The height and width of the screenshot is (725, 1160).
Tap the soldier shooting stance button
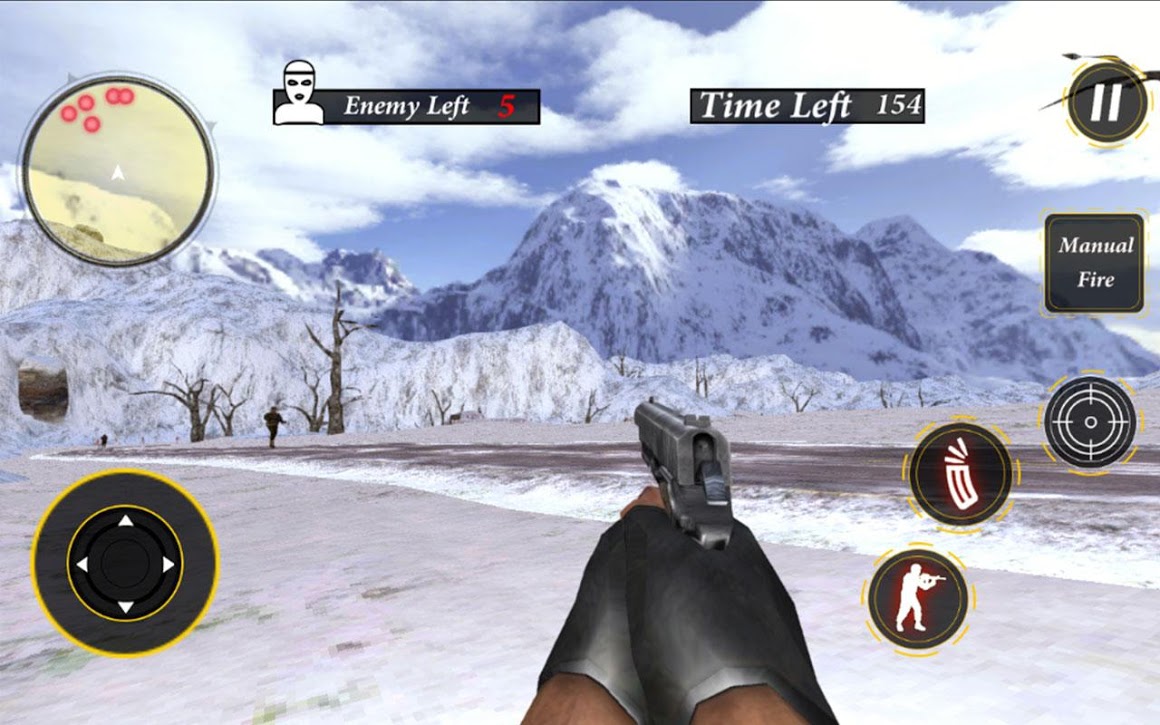pyautogui.click(x=916, y=598)
